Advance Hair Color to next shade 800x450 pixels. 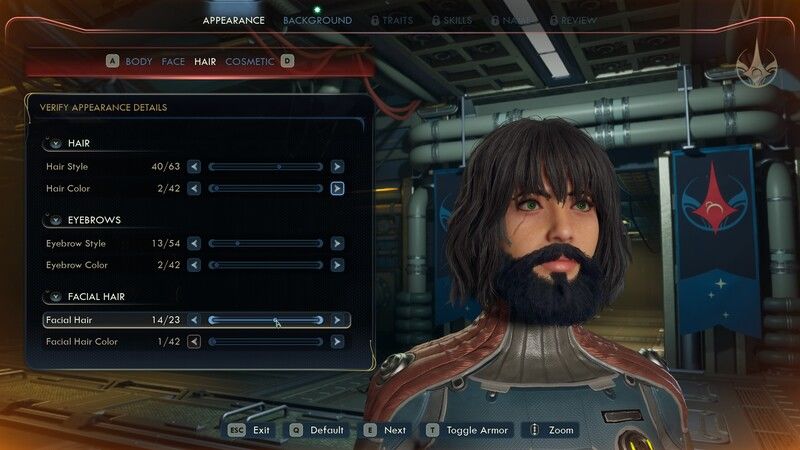[337, 188]
